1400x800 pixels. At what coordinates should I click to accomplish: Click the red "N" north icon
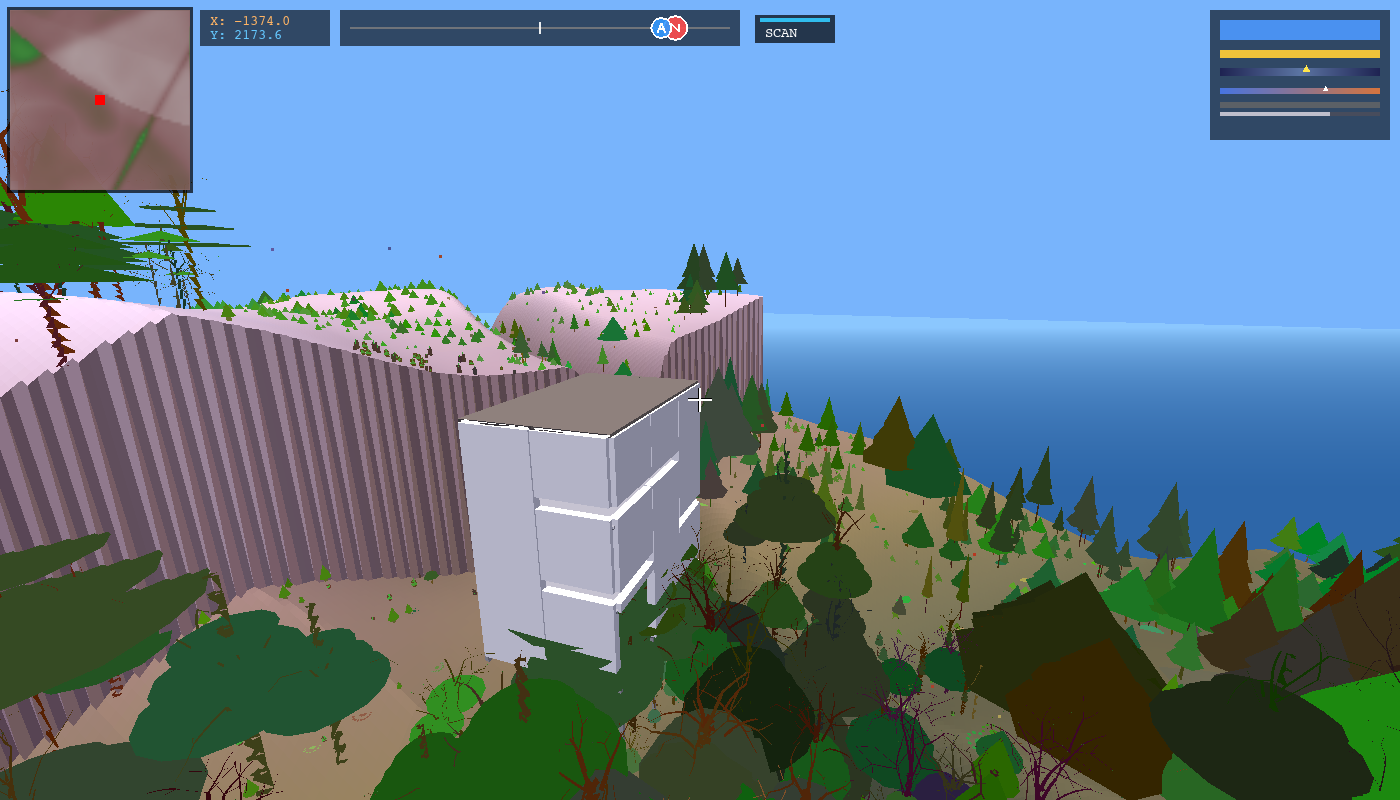(677, 28)
